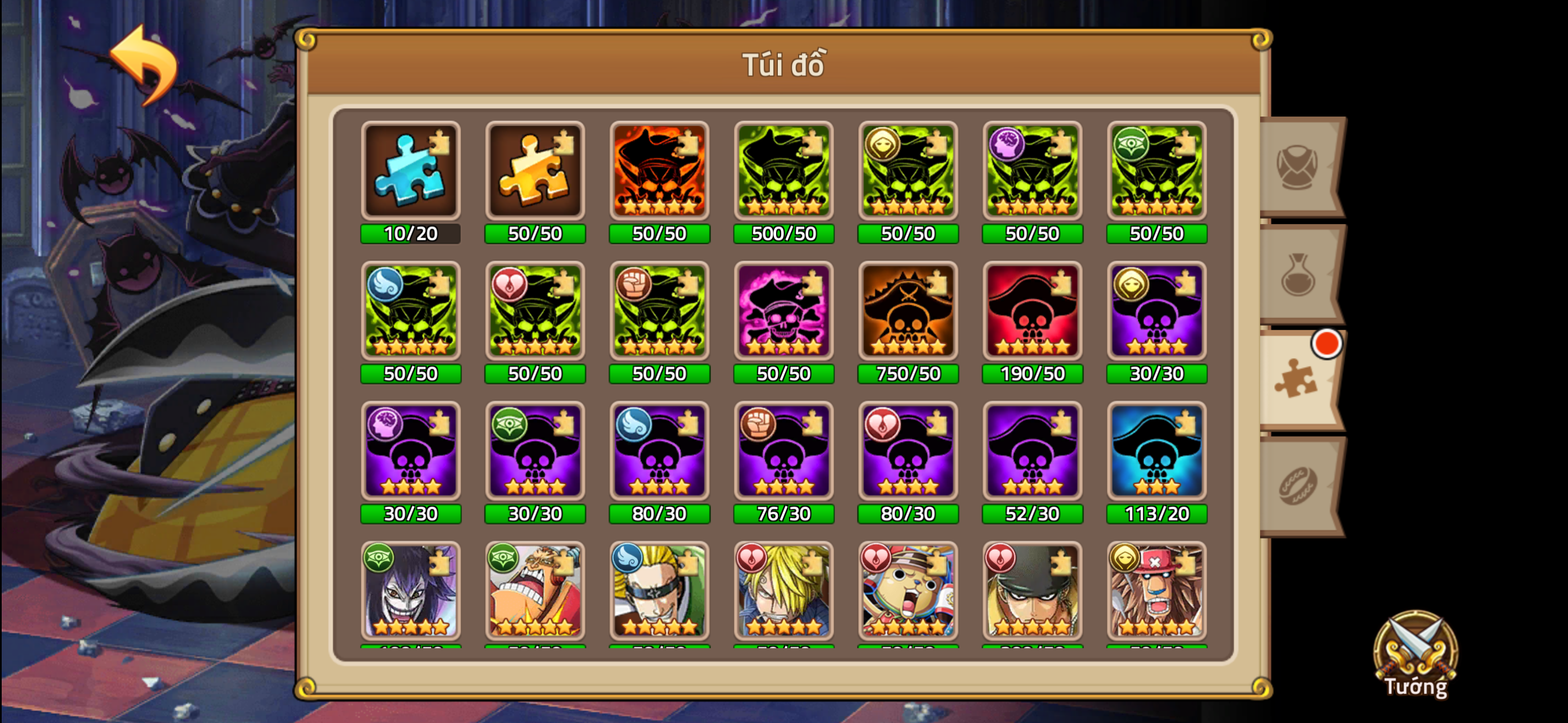The height and width of the screenshot is (723, 1568).
Task: Select the Franky character shard
Action: [x=534, y=594]
